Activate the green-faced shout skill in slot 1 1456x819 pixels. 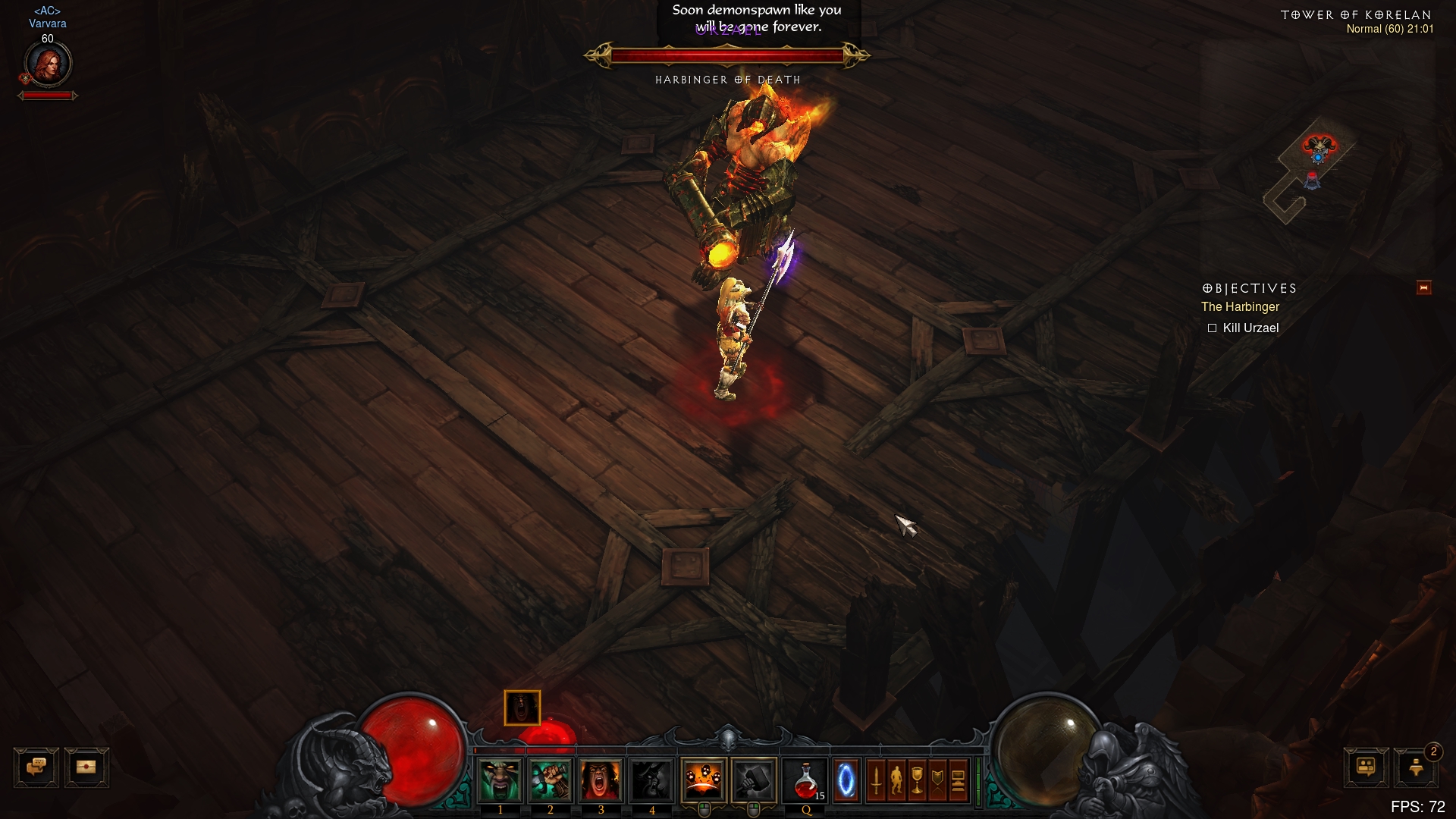point(500,780)
